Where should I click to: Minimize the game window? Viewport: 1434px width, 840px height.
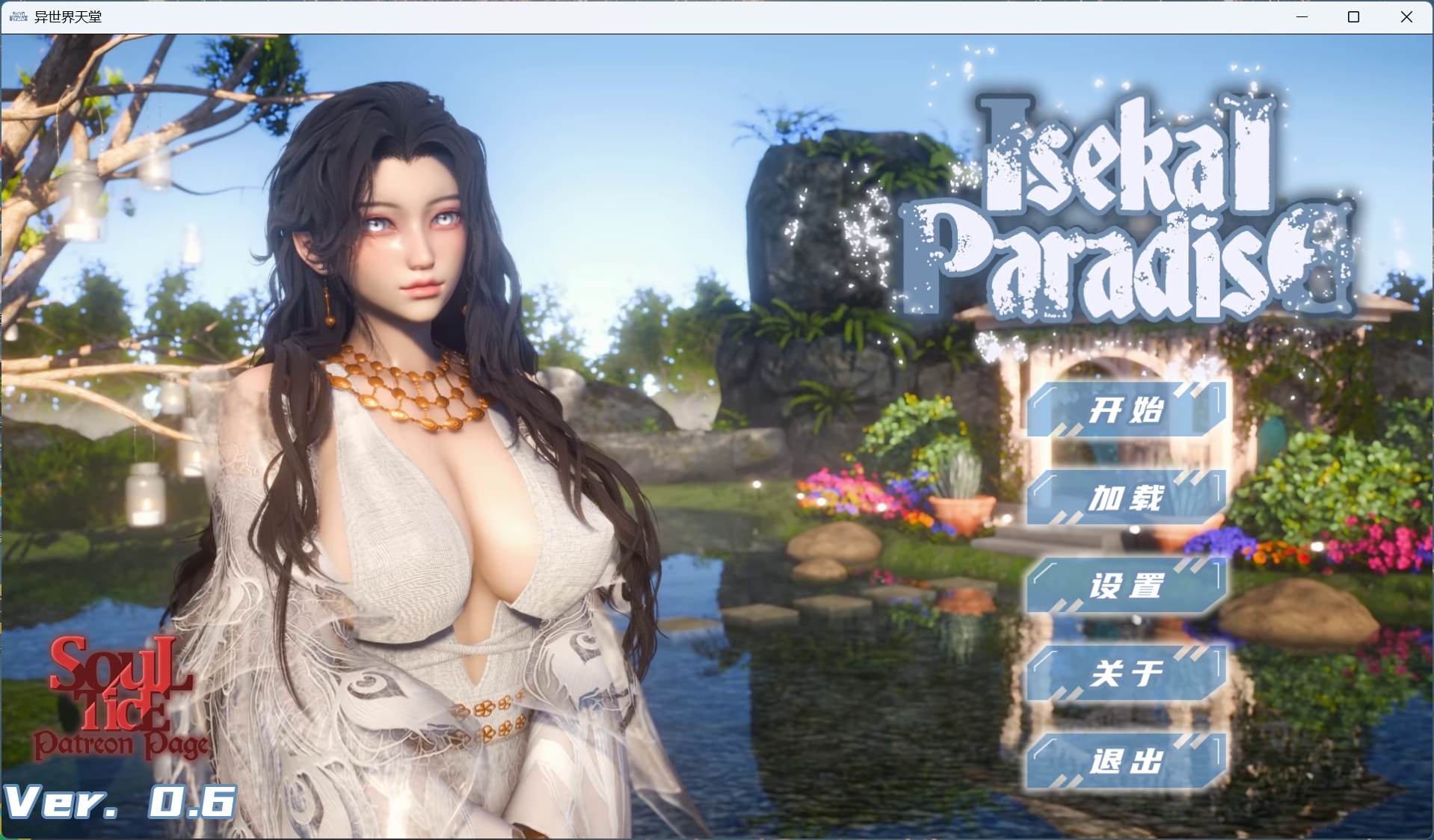tap(1301, 16)
